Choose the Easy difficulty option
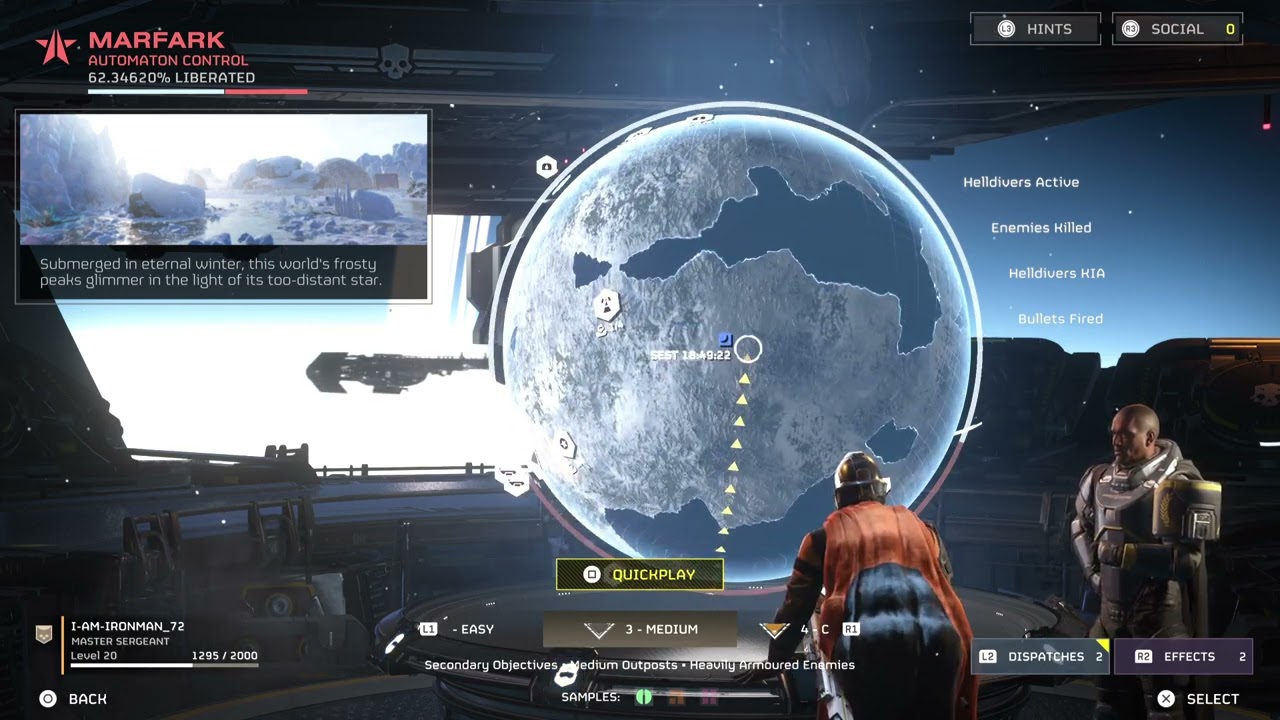The width and height of the screenshot is (1280, 720). (x=460, y=630)
